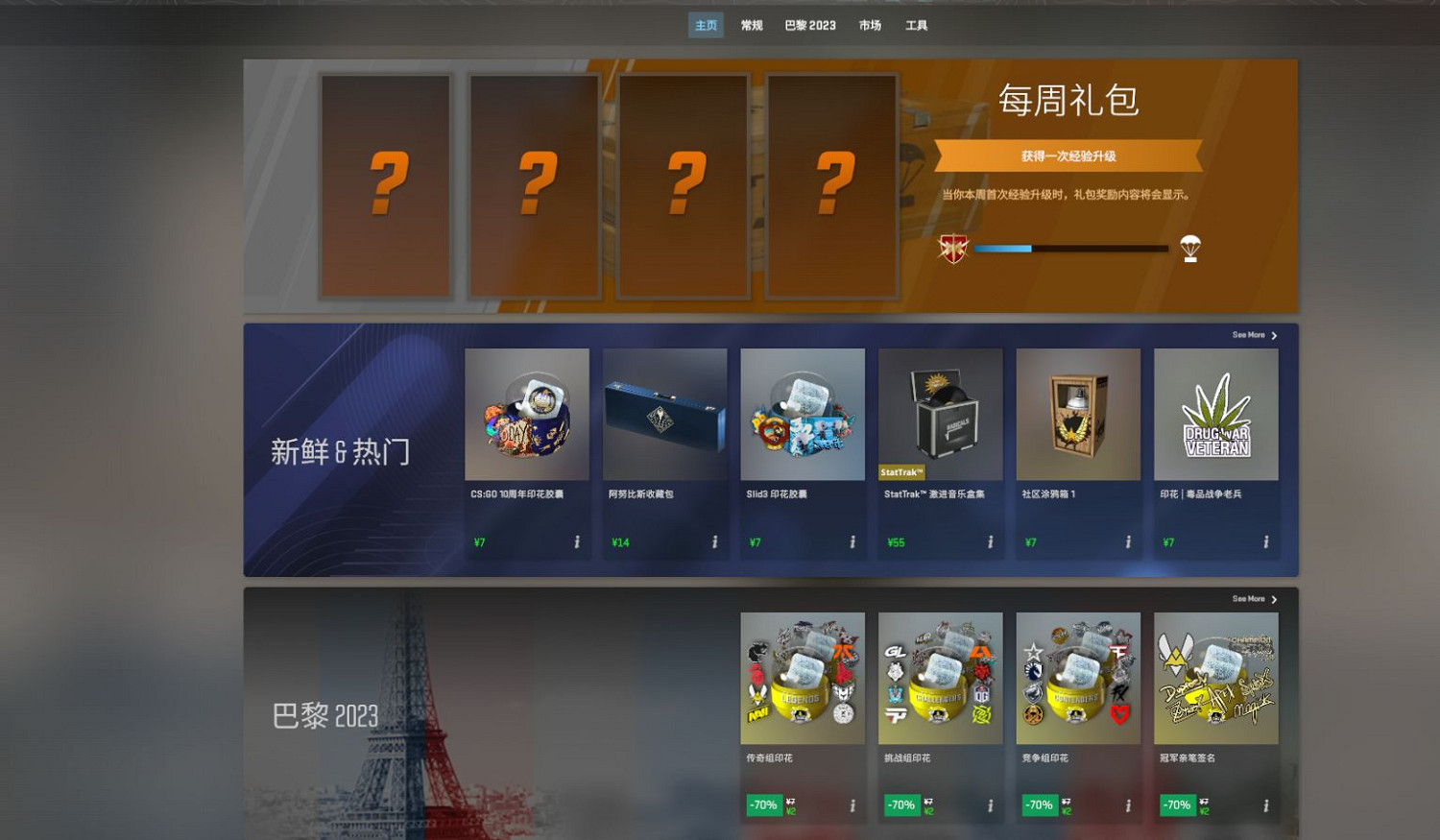Open the 阿努比斯收藏包 thumbnail
Viewport: 1440px width, 840px height.
663,415
